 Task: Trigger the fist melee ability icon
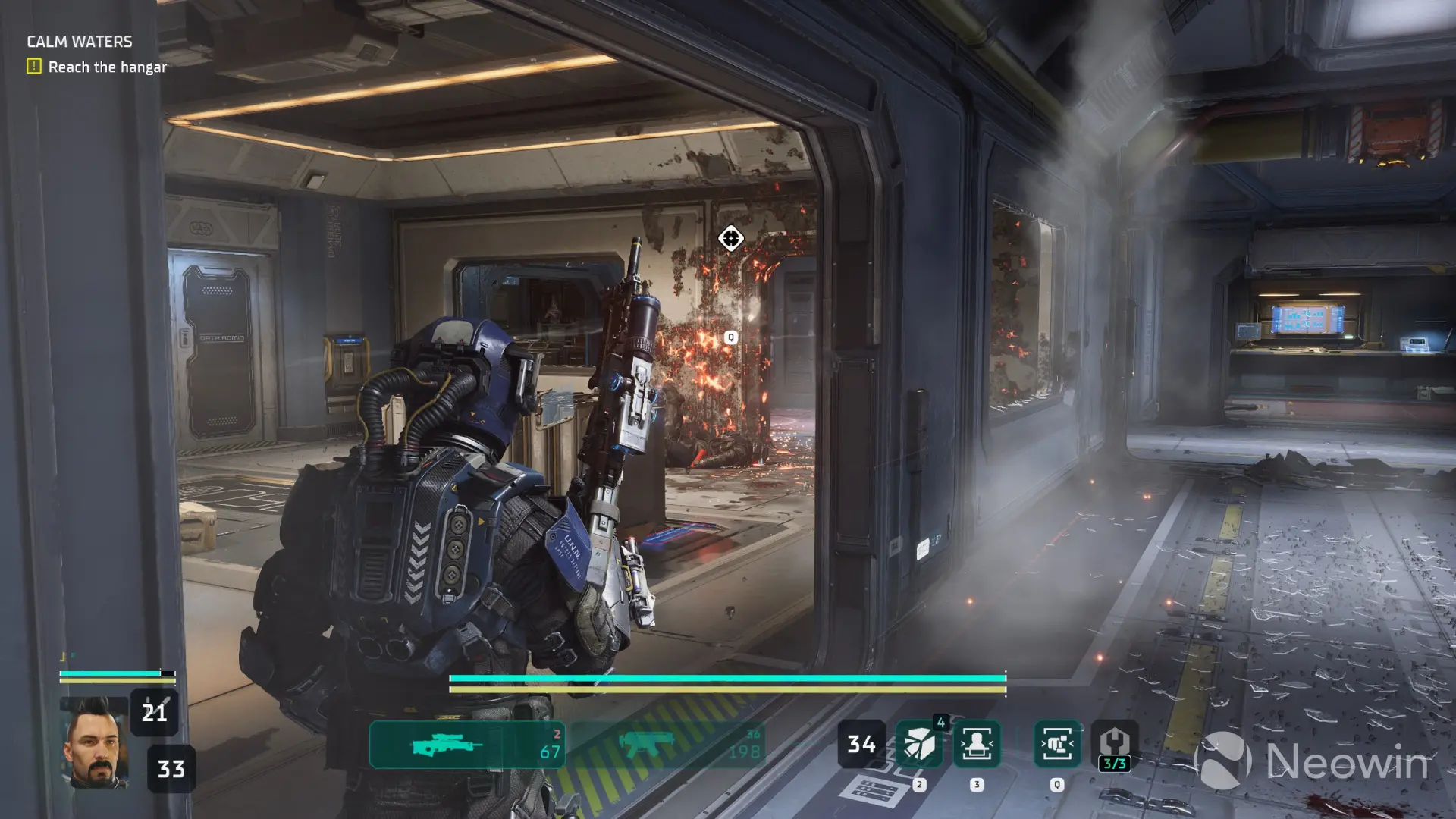pyautogui.click(x=1056, y=745)
